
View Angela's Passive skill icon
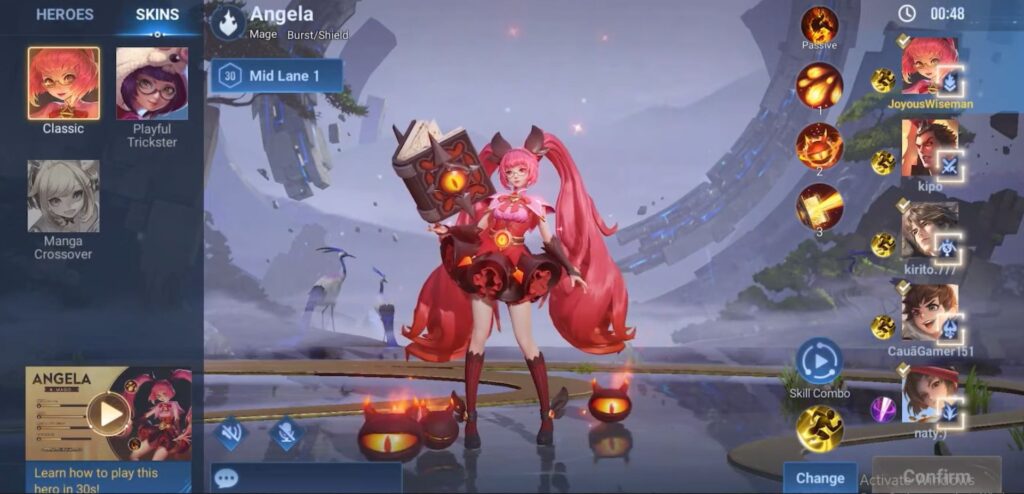tap(819, 24)
